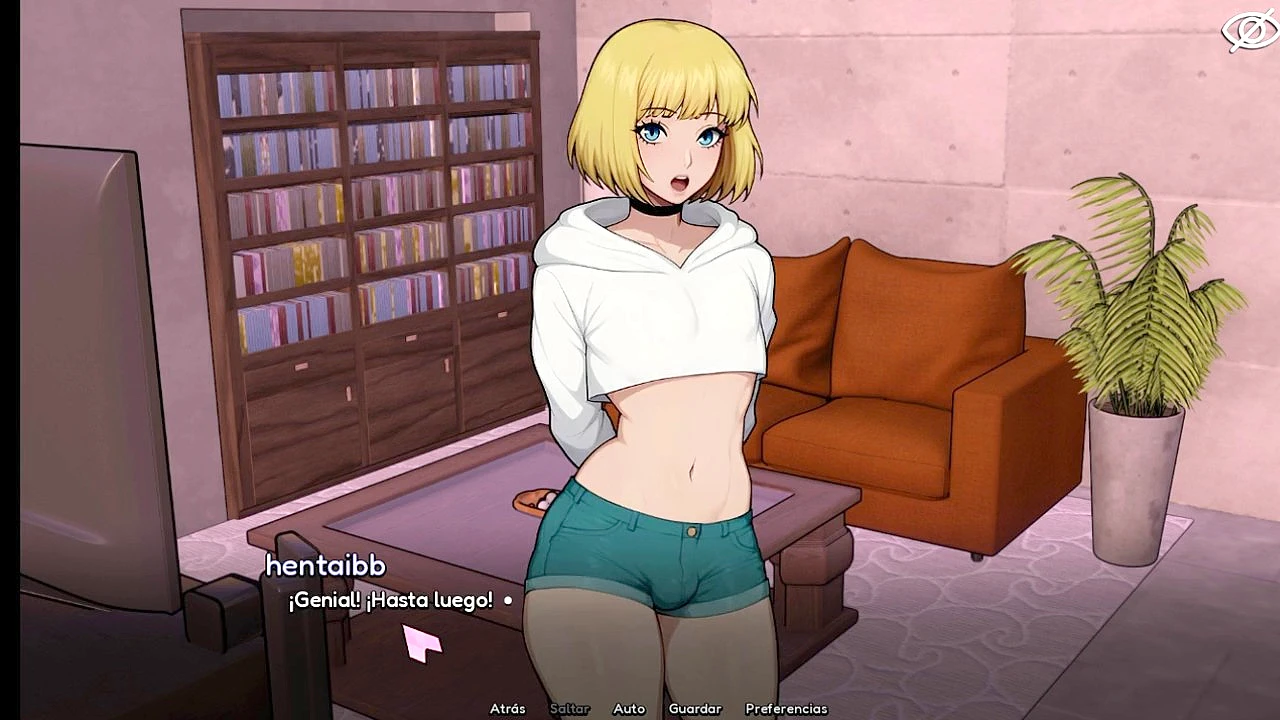Open Preferencias settings

coord(786,709)
